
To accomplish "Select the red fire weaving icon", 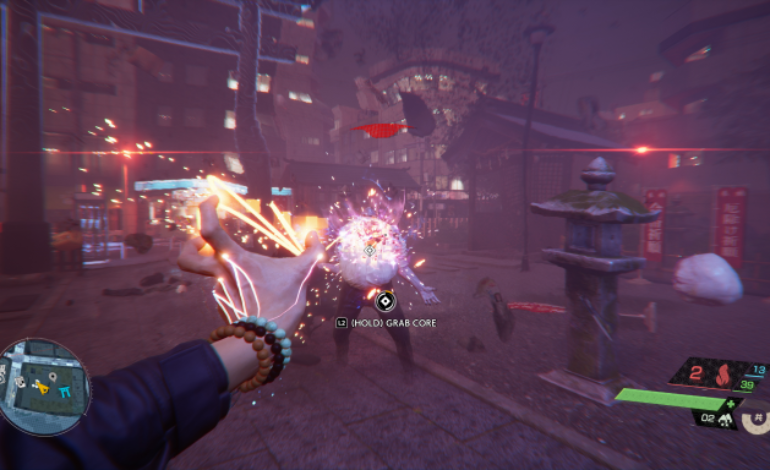I will [x=722, y=378].
